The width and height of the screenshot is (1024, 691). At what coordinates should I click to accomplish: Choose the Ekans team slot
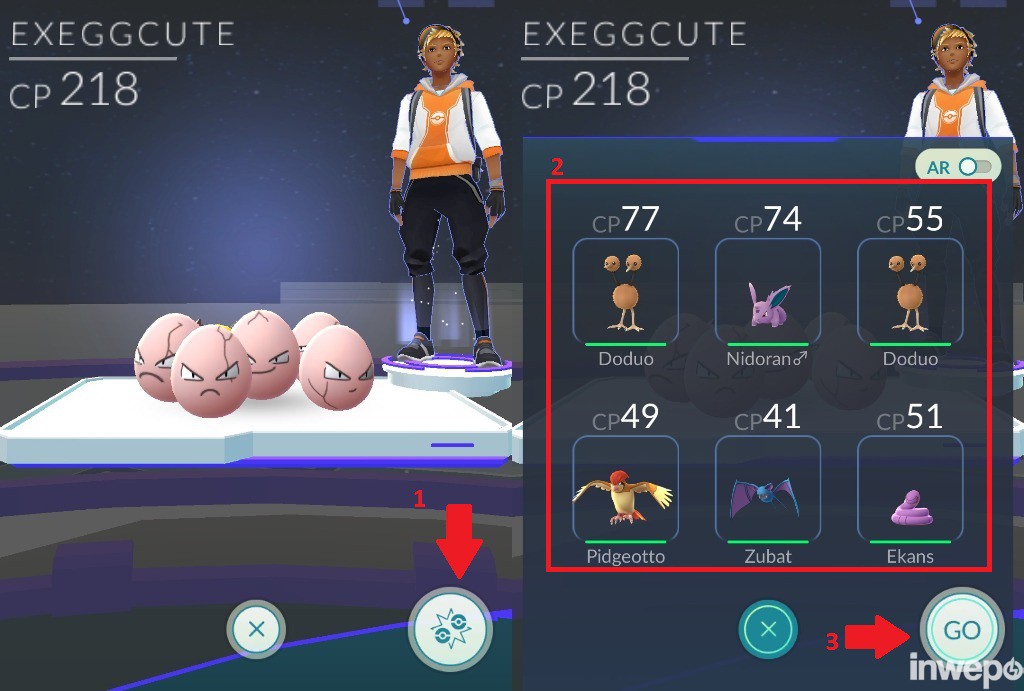(909, 490)
